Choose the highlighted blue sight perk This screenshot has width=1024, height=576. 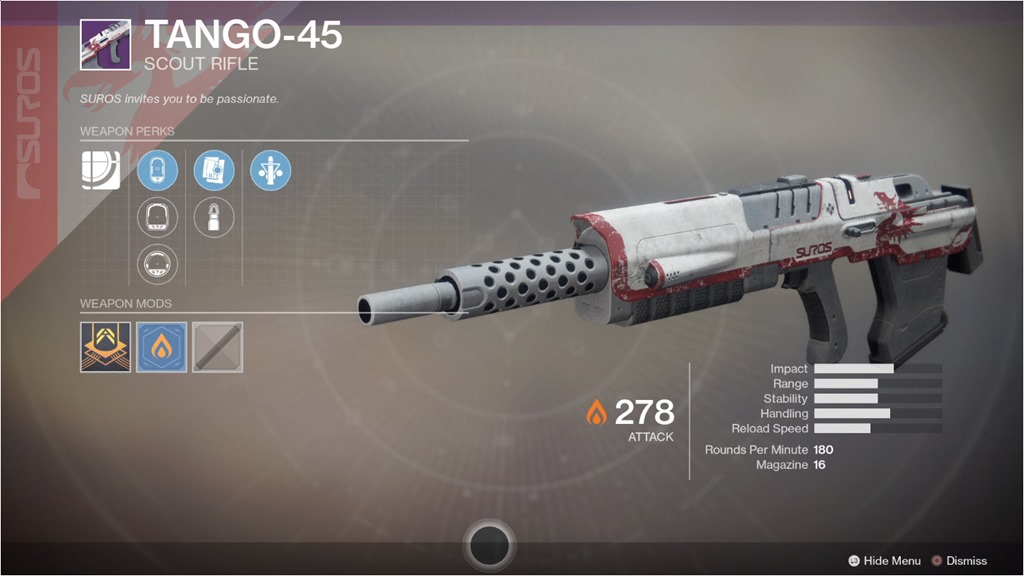[x=157, y=170]
